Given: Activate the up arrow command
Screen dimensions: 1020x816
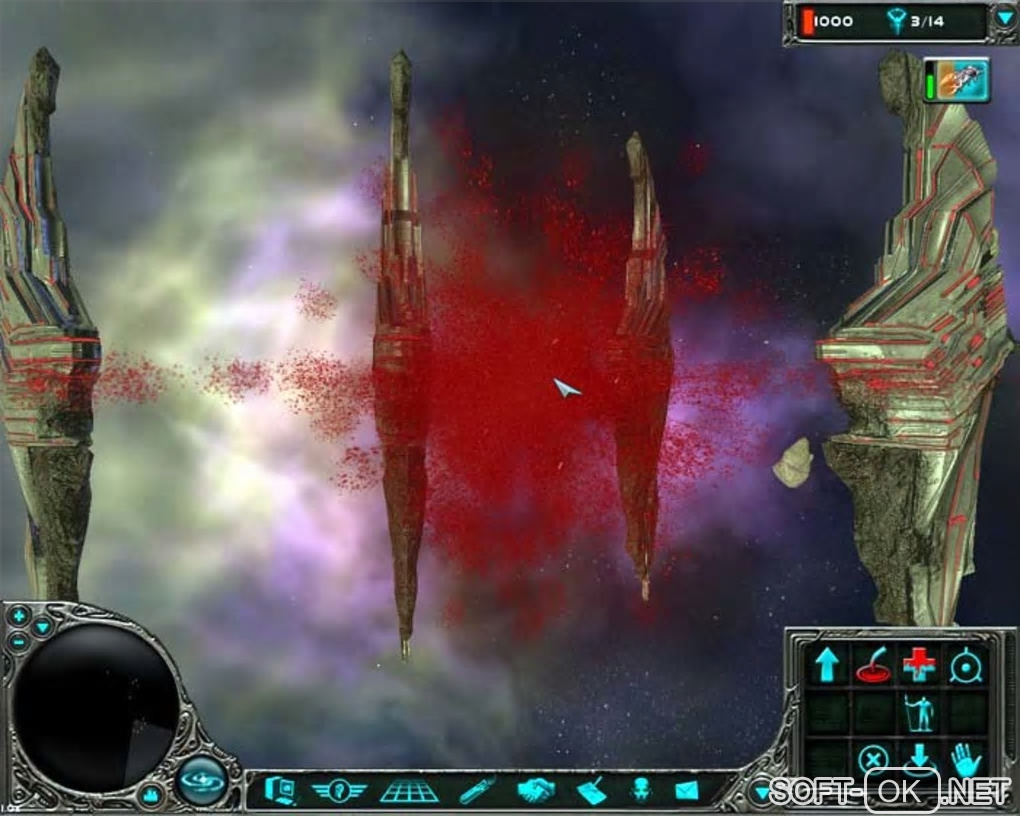Looking at the screenshot, I should tap(827, 665).
